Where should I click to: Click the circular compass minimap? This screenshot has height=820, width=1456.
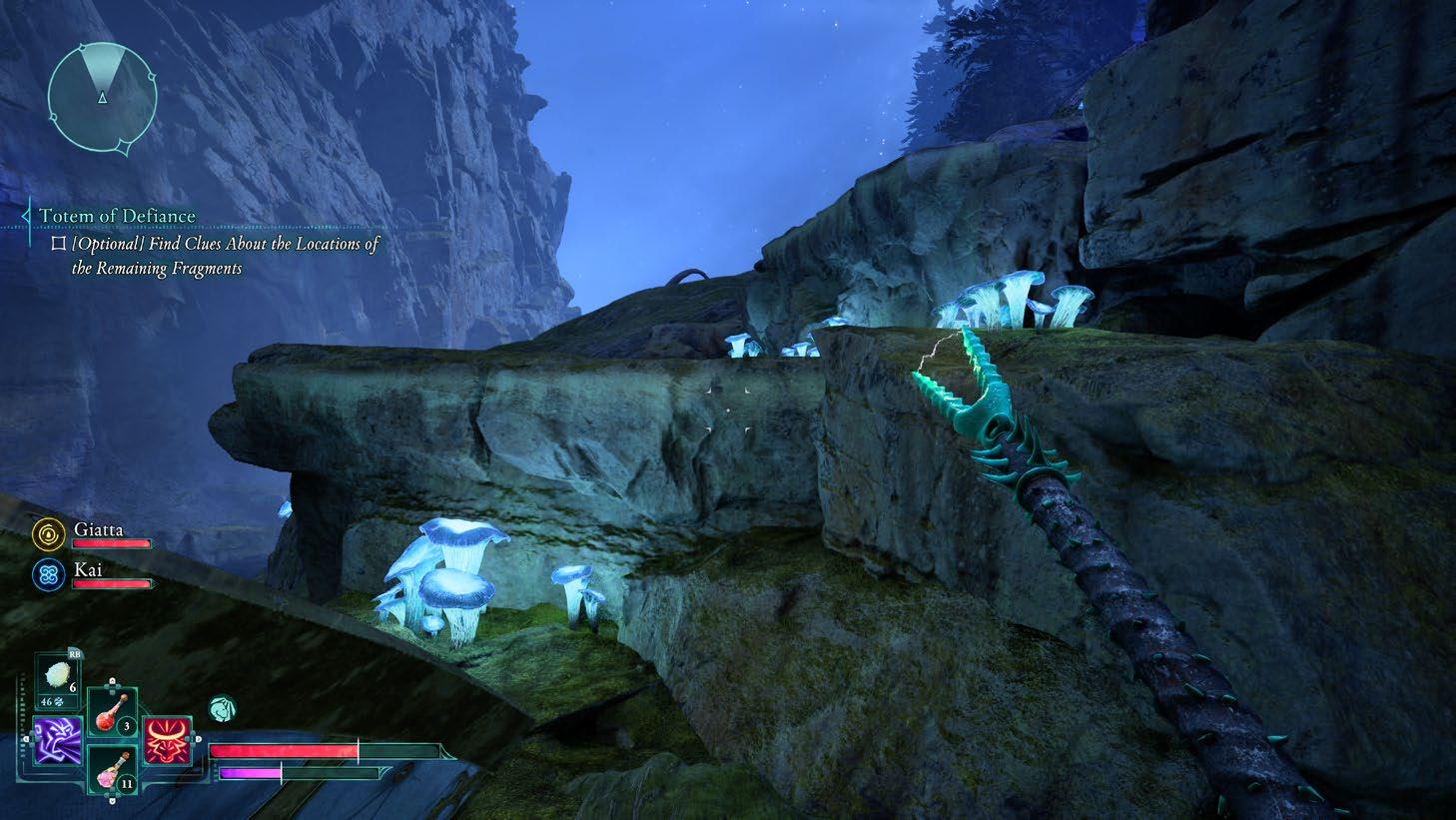click(102, 95)
